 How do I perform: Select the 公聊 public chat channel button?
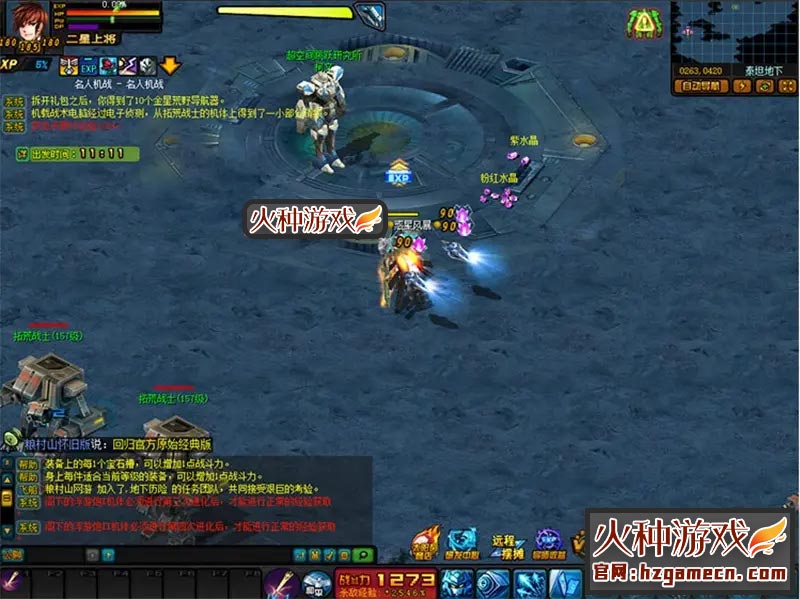click(x=10, y=554)
